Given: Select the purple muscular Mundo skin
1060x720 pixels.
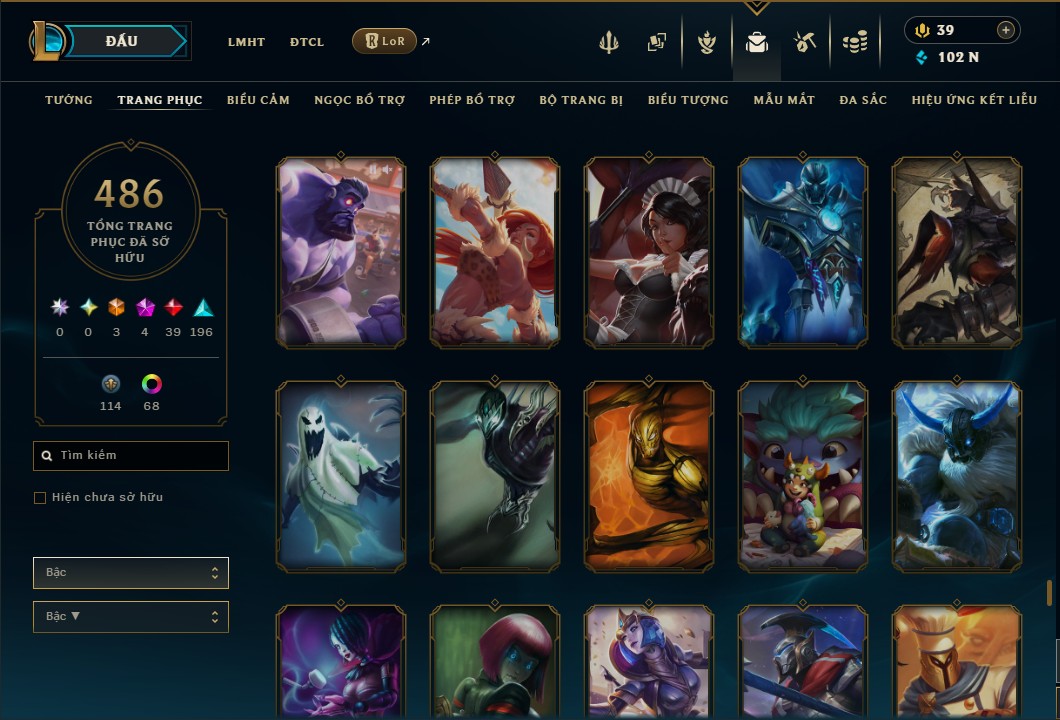Looking at the screenshot, I should 341,252.
